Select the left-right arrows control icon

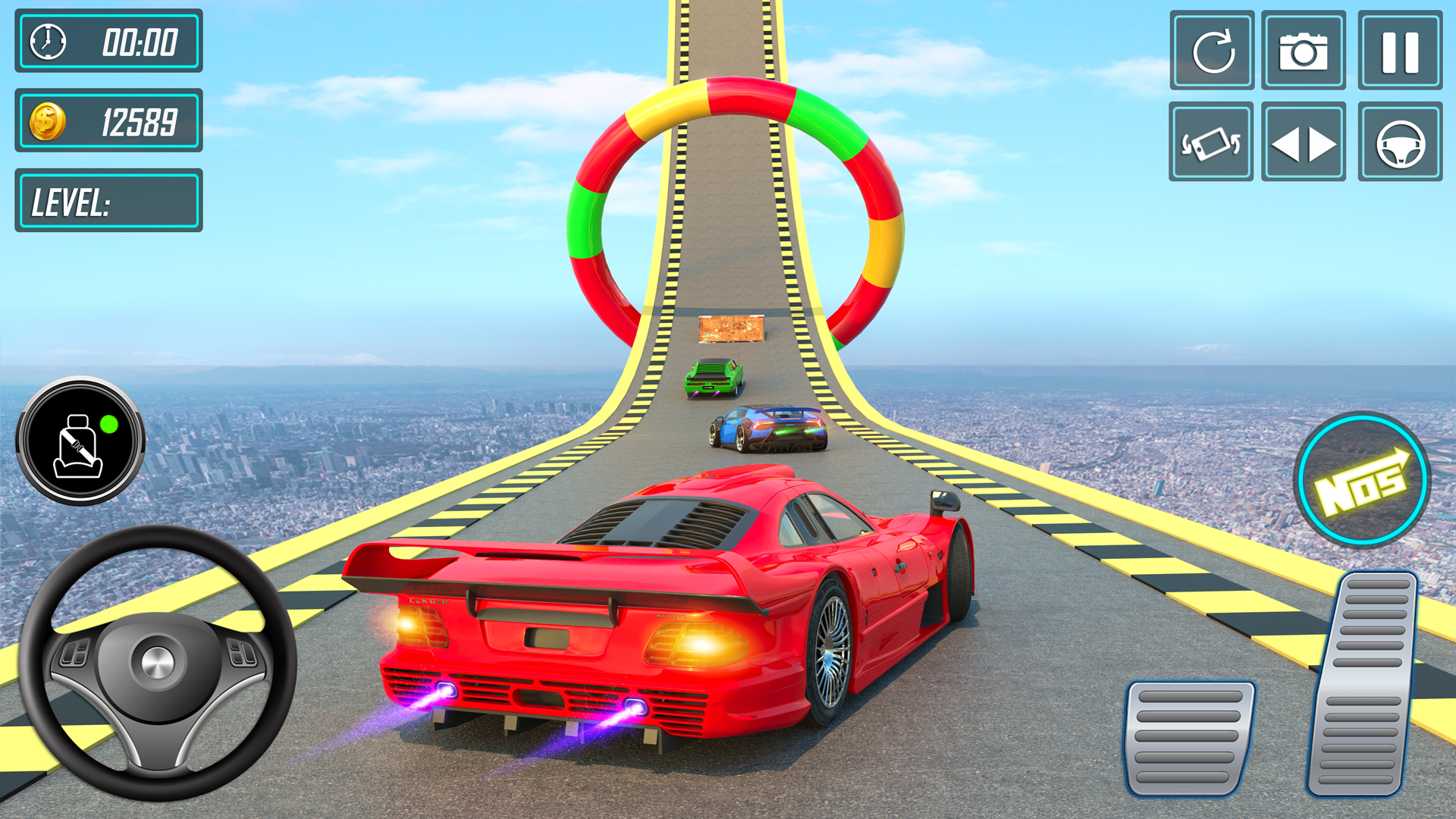[1304, 143]
